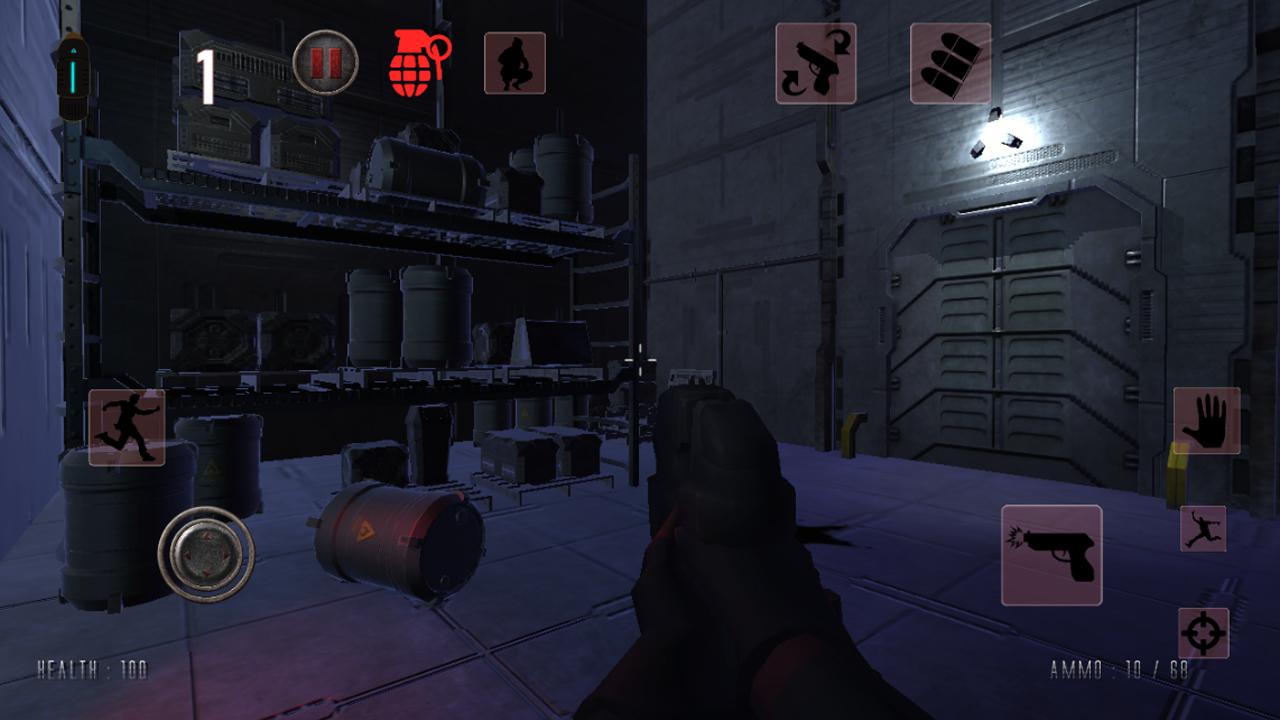This screenshot has height=720, width=1280.
Task: Jump using the leaping figure icon
Action: tap(1203, 529)
